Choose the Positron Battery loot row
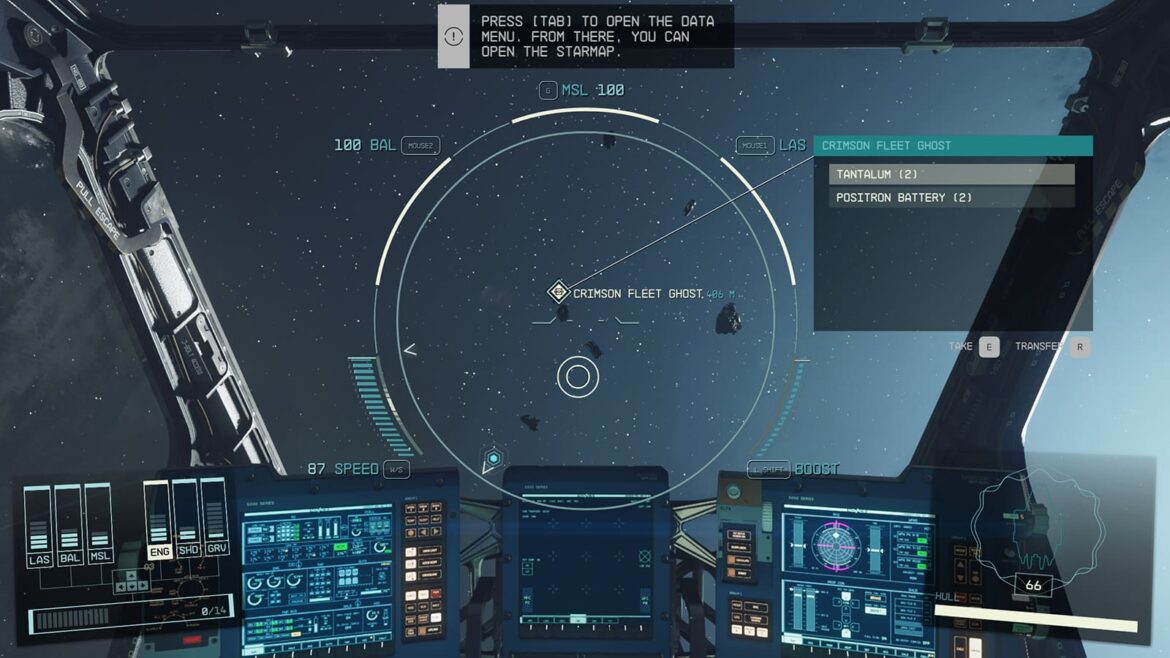This screenshot has height=658, width=1170. coord(951,197)
